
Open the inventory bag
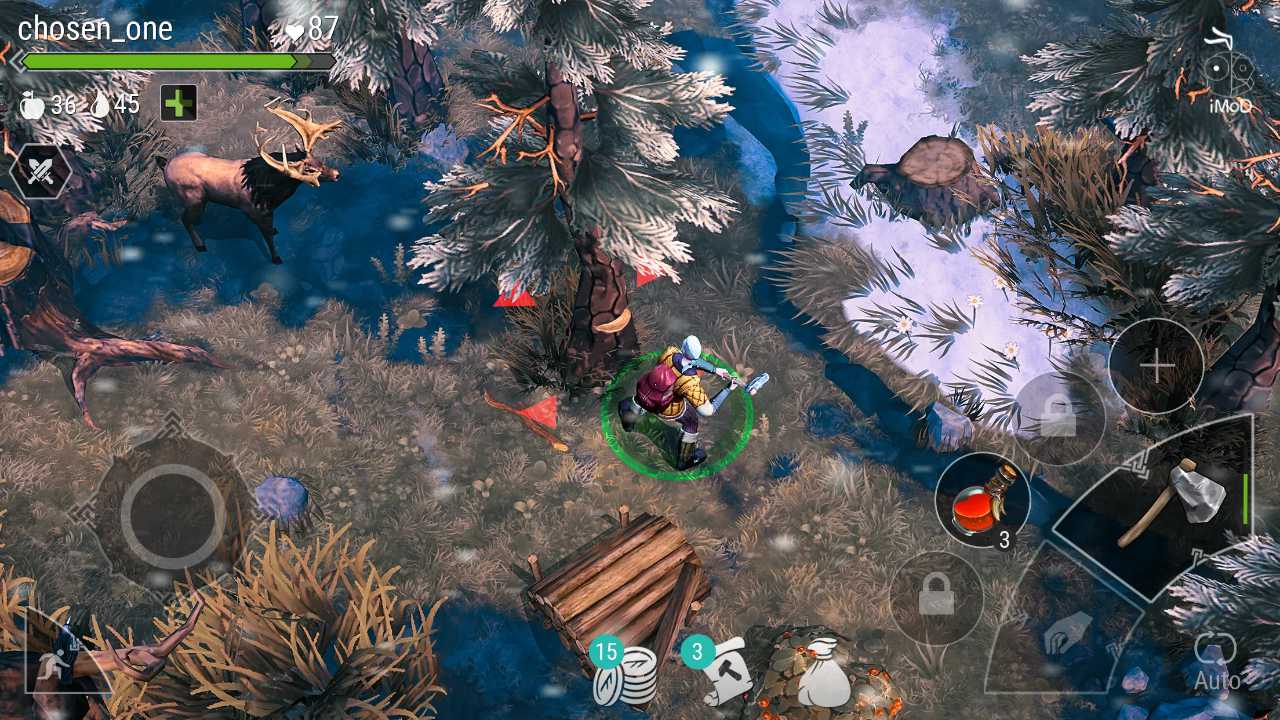(827, 675)
